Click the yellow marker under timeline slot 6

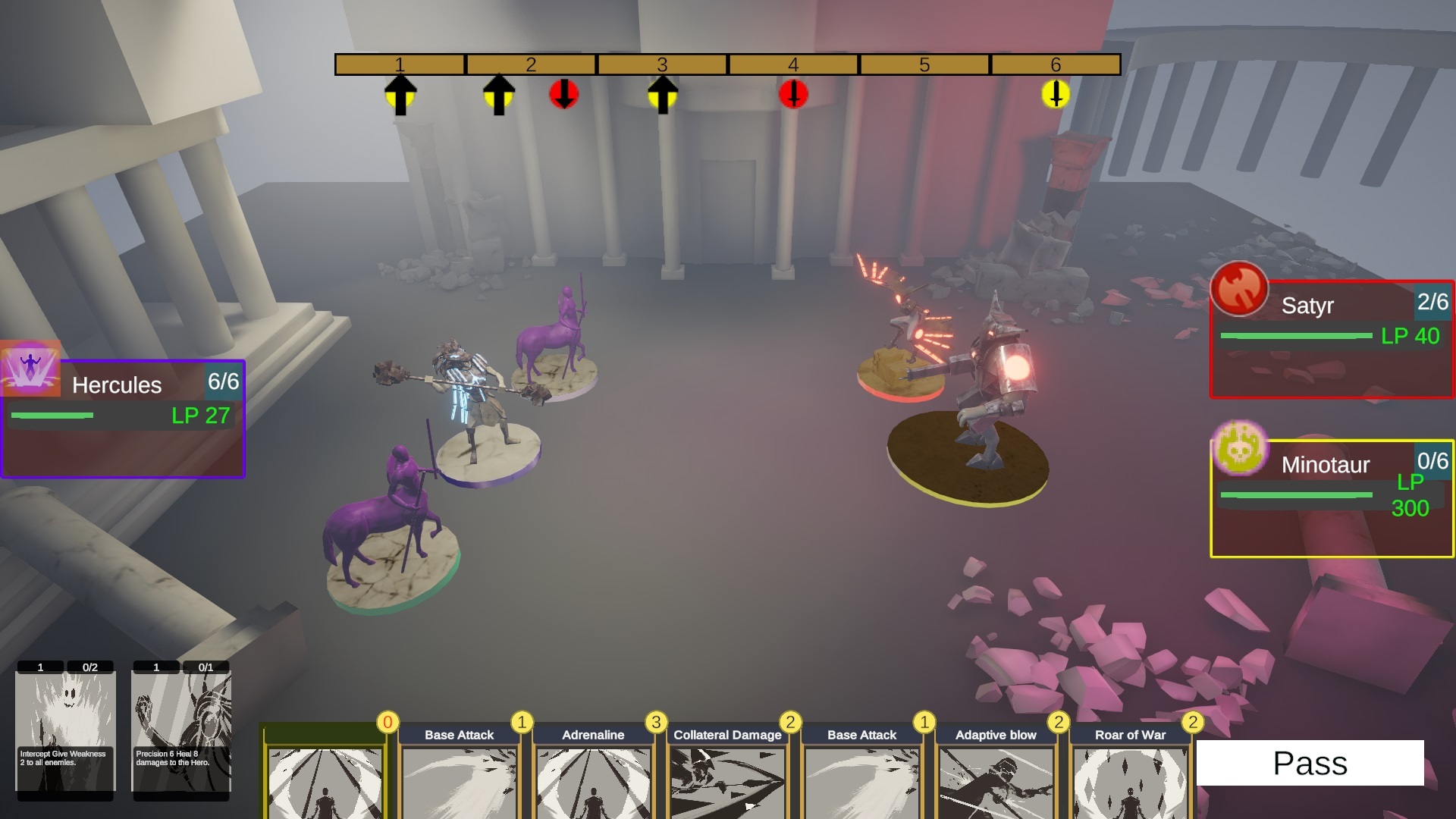pos(1055,95)
